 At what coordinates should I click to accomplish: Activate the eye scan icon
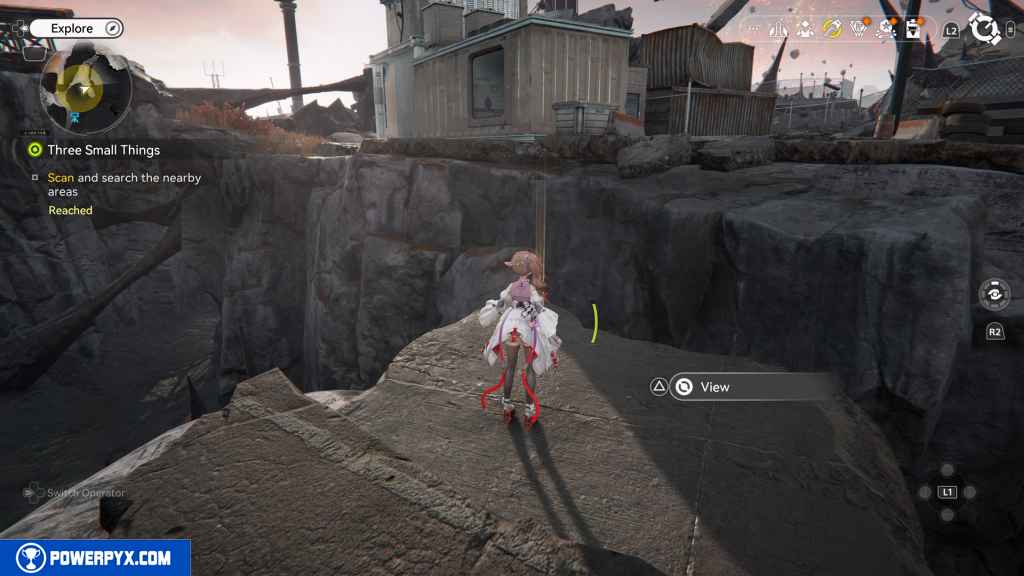coord(994,295)
